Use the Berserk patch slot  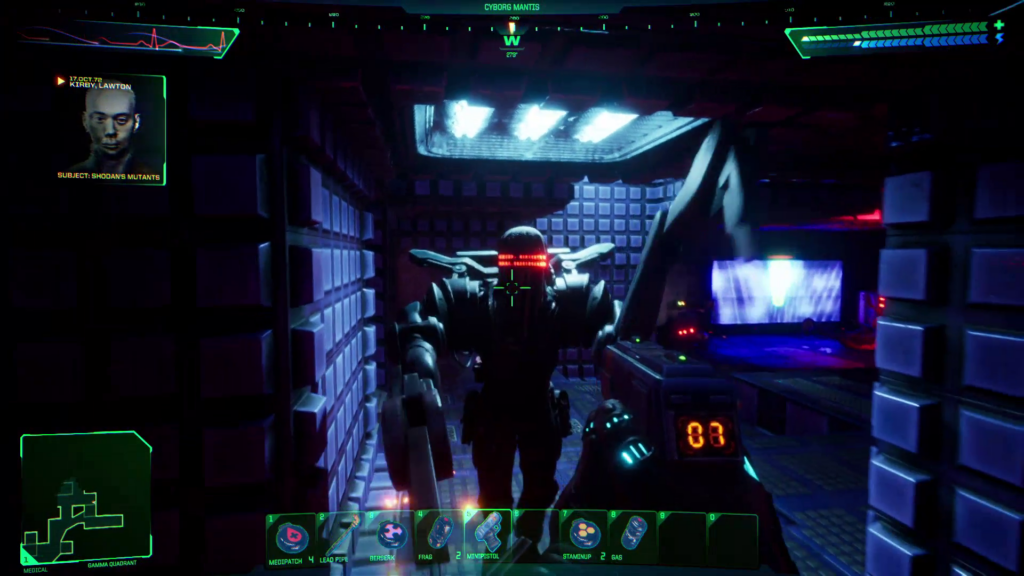[390, 536]
